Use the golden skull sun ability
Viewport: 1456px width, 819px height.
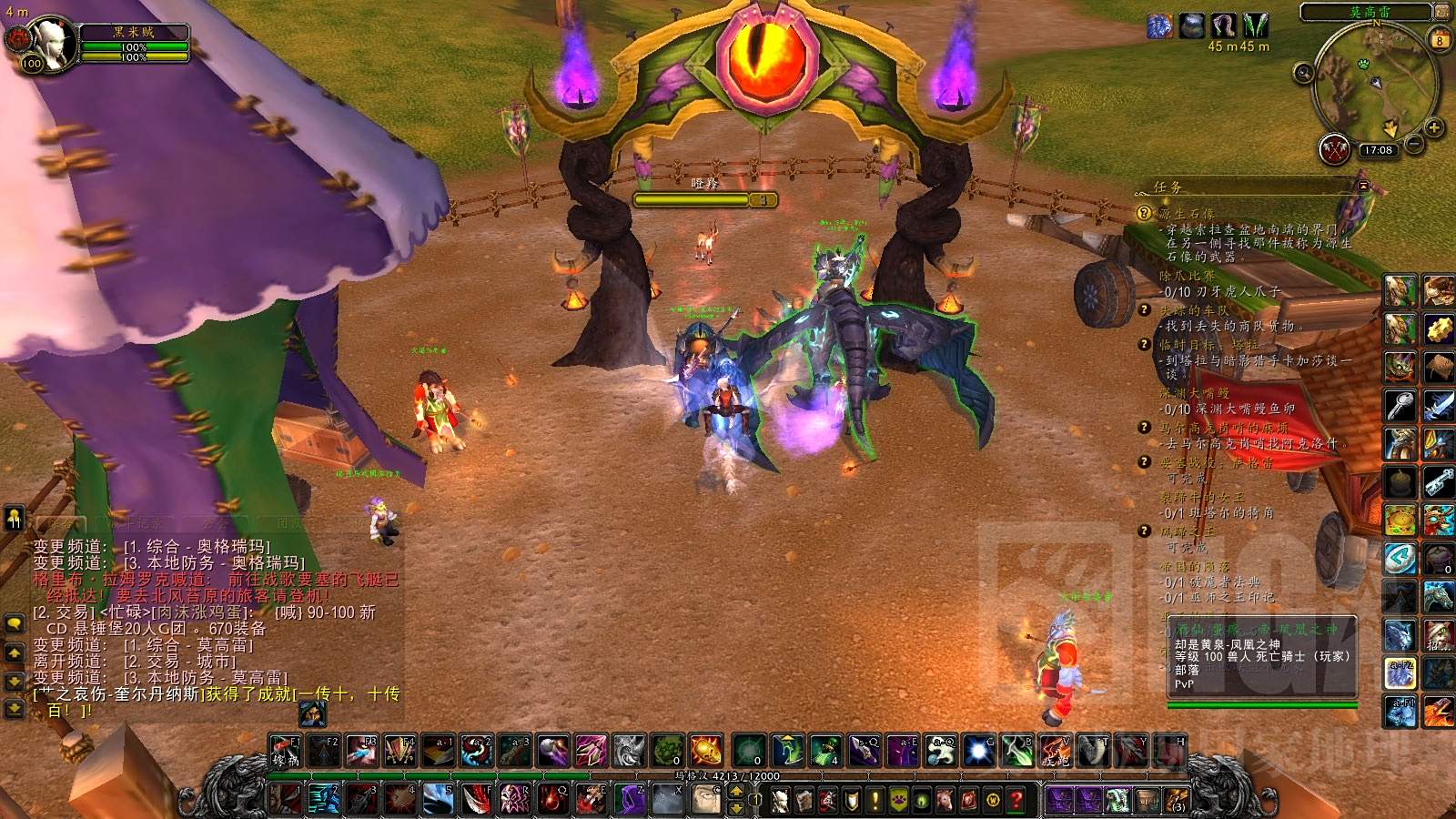[x=706, y=751]
